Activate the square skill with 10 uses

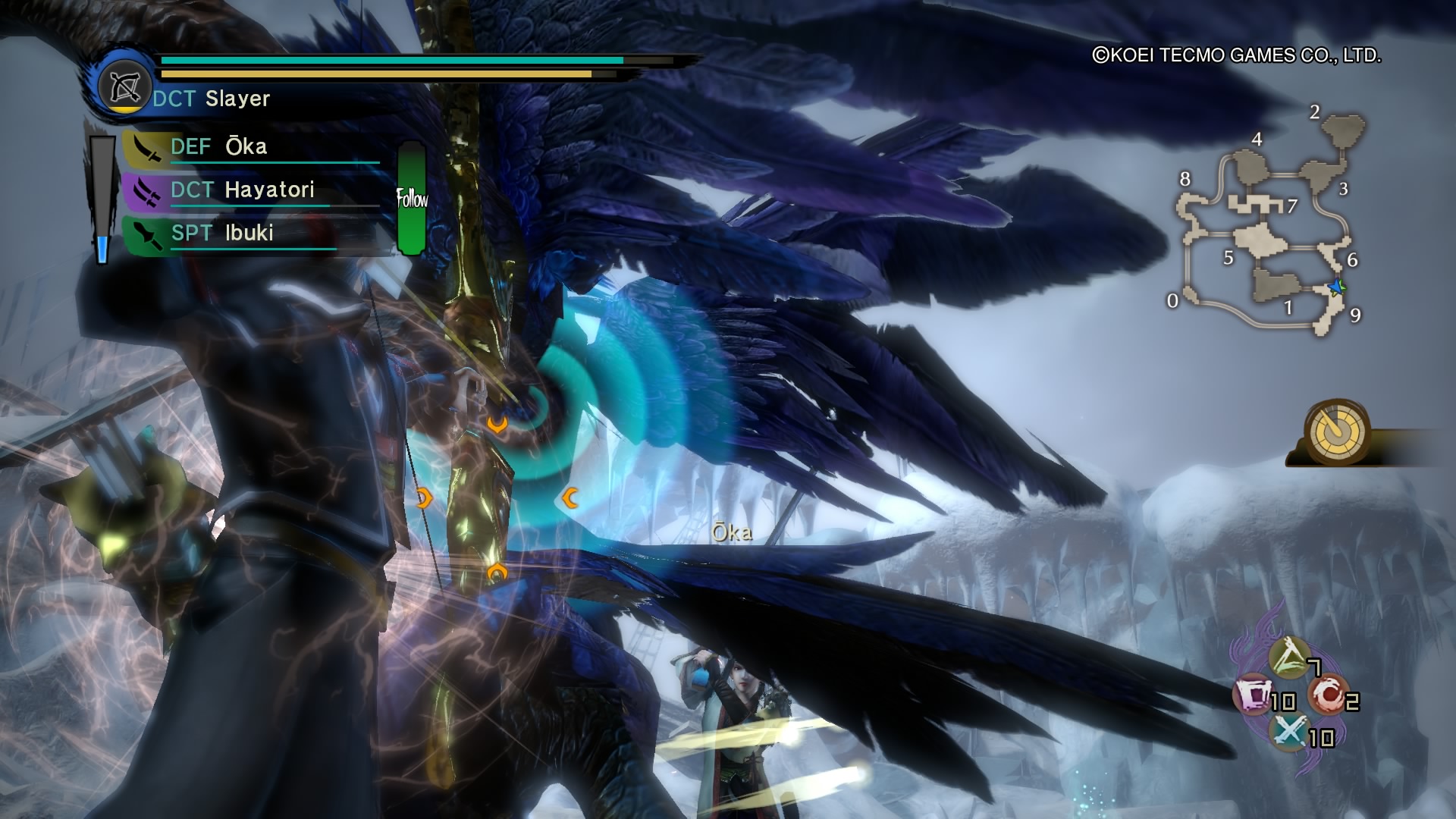pos(1252,695)
